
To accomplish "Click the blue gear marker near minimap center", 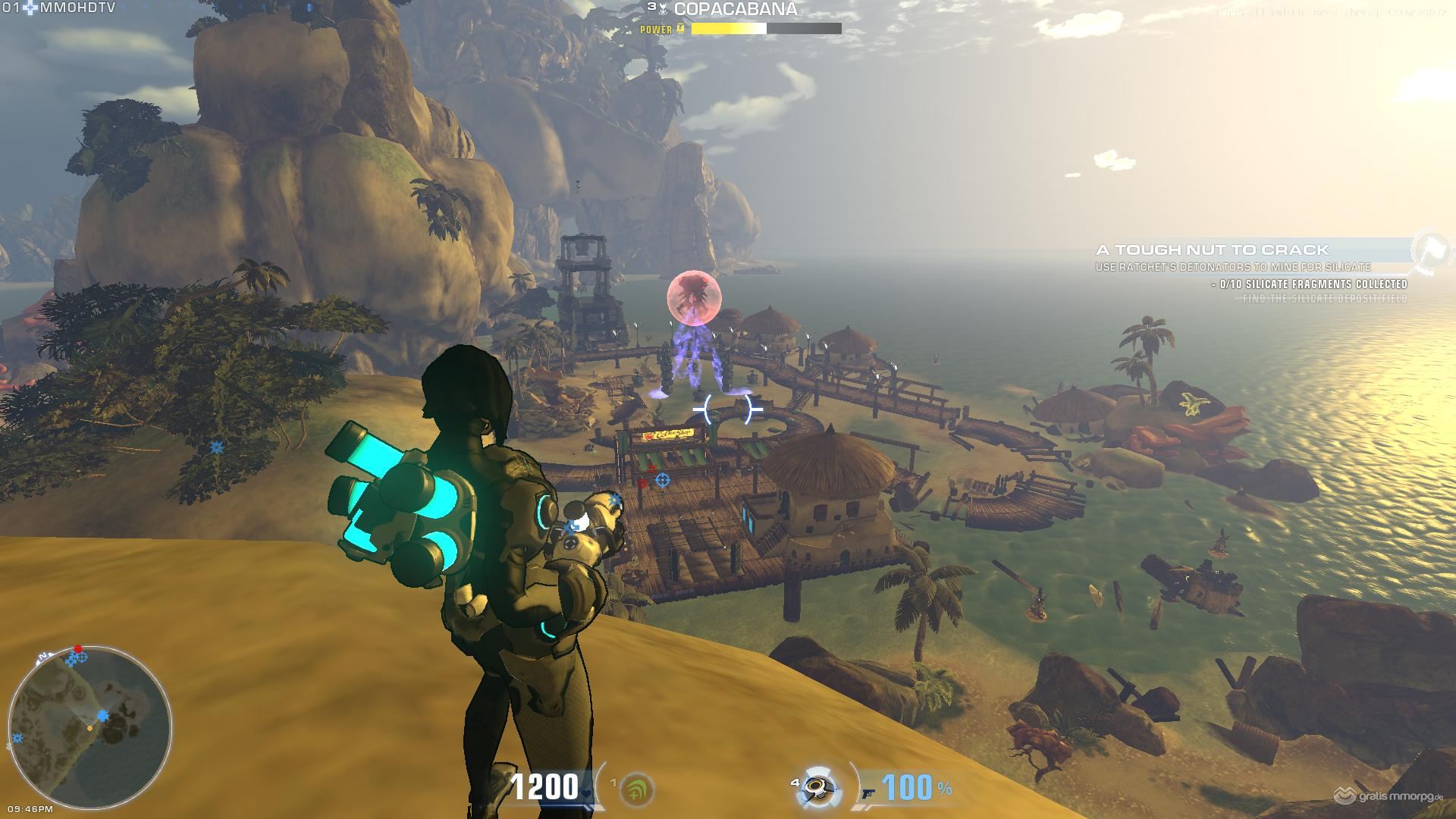I will point(102,715).
